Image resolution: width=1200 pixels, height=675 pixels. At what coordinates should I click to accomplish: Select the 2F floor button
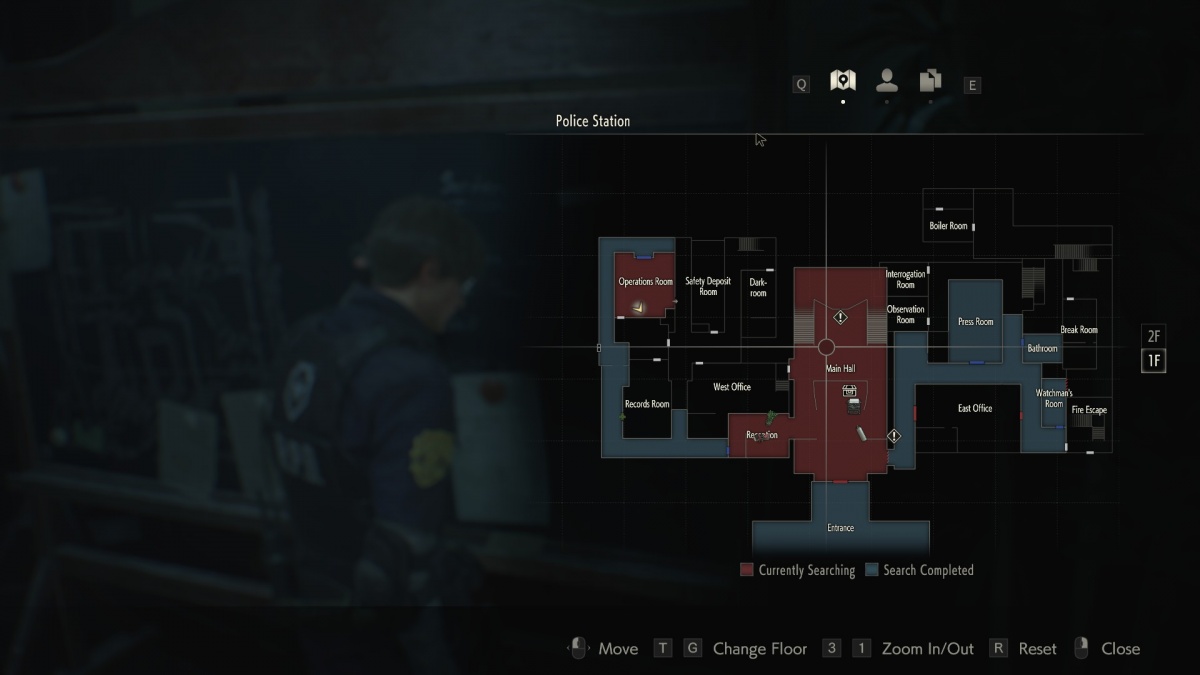click(1154, 336)
